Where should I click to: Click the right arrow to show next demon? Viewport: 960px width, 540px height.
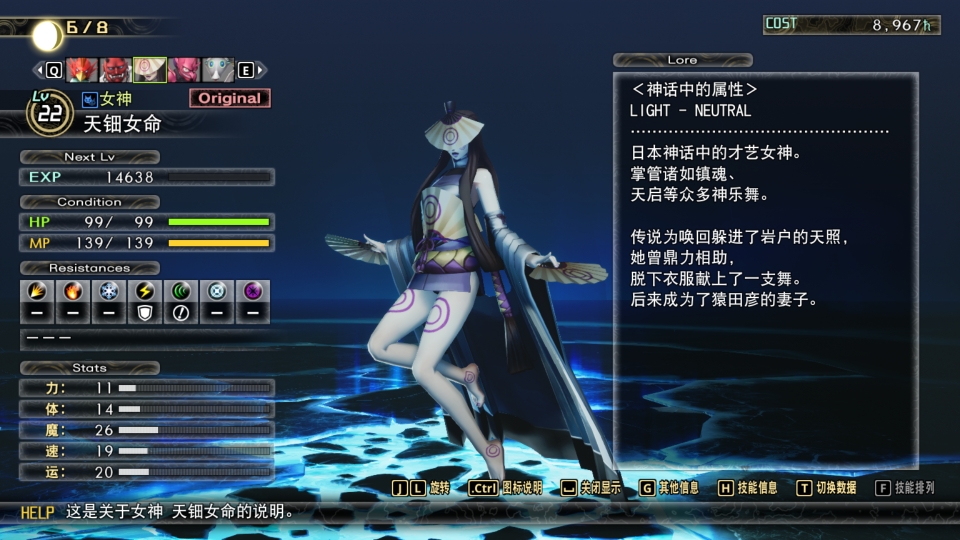pos(260,70)
